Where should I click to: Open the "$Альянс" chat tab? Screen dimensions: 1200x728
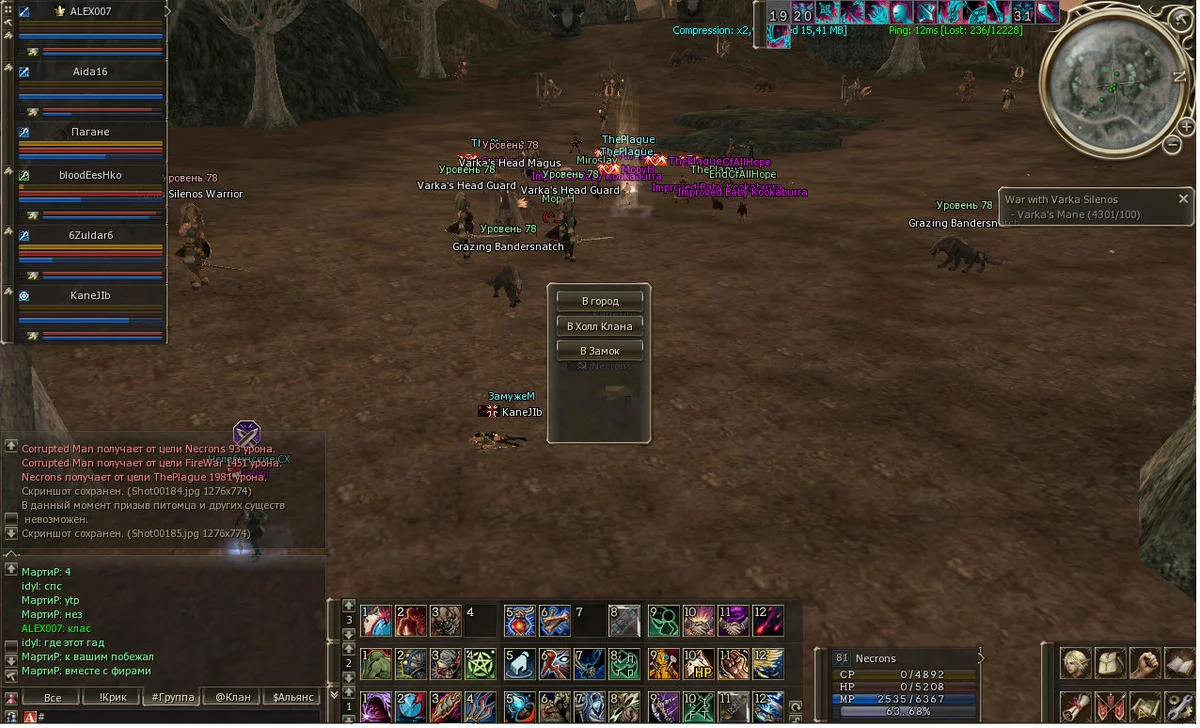coord(293,697)
